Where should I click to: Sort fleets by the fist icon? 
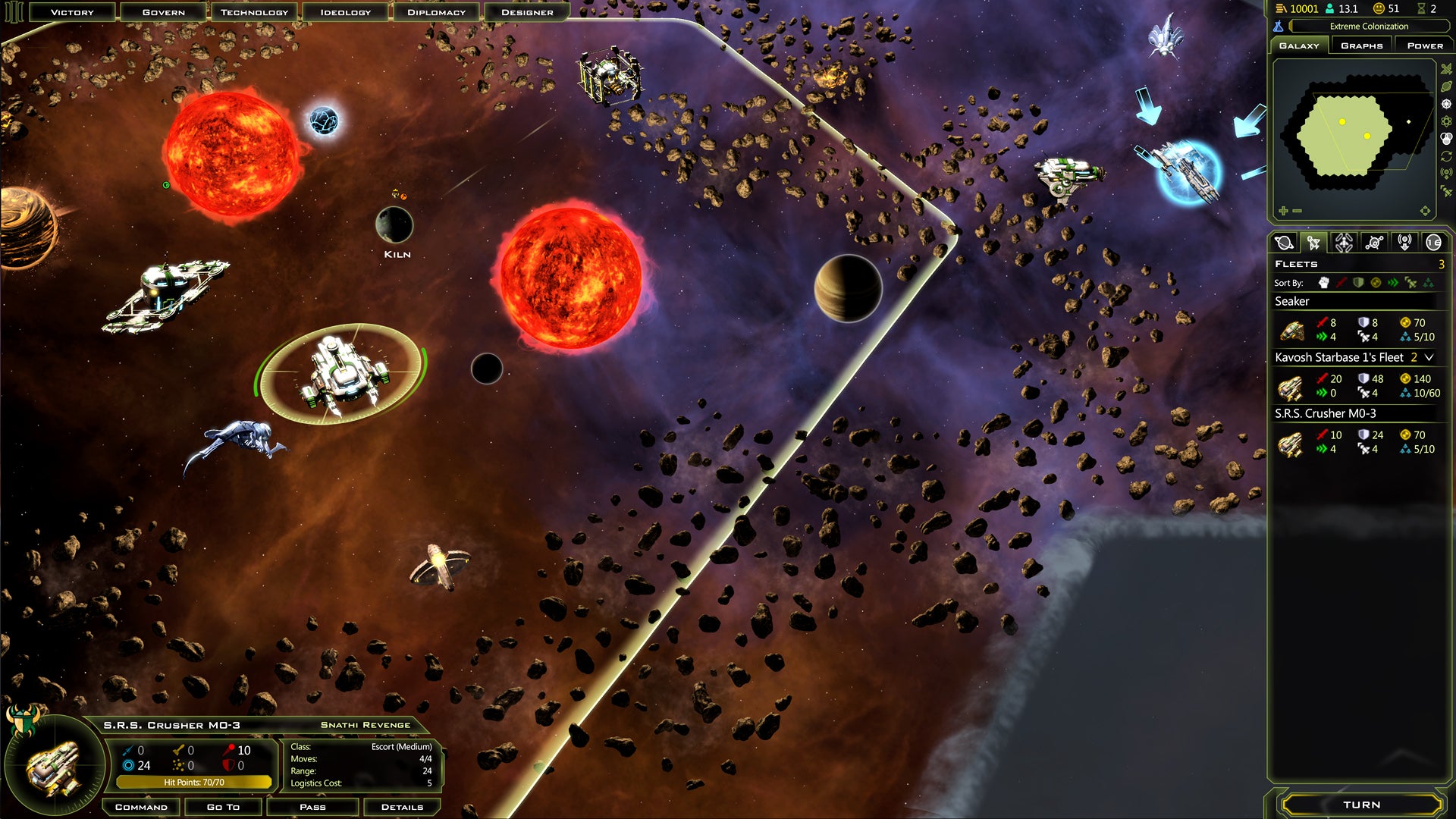pos(1324,283)
